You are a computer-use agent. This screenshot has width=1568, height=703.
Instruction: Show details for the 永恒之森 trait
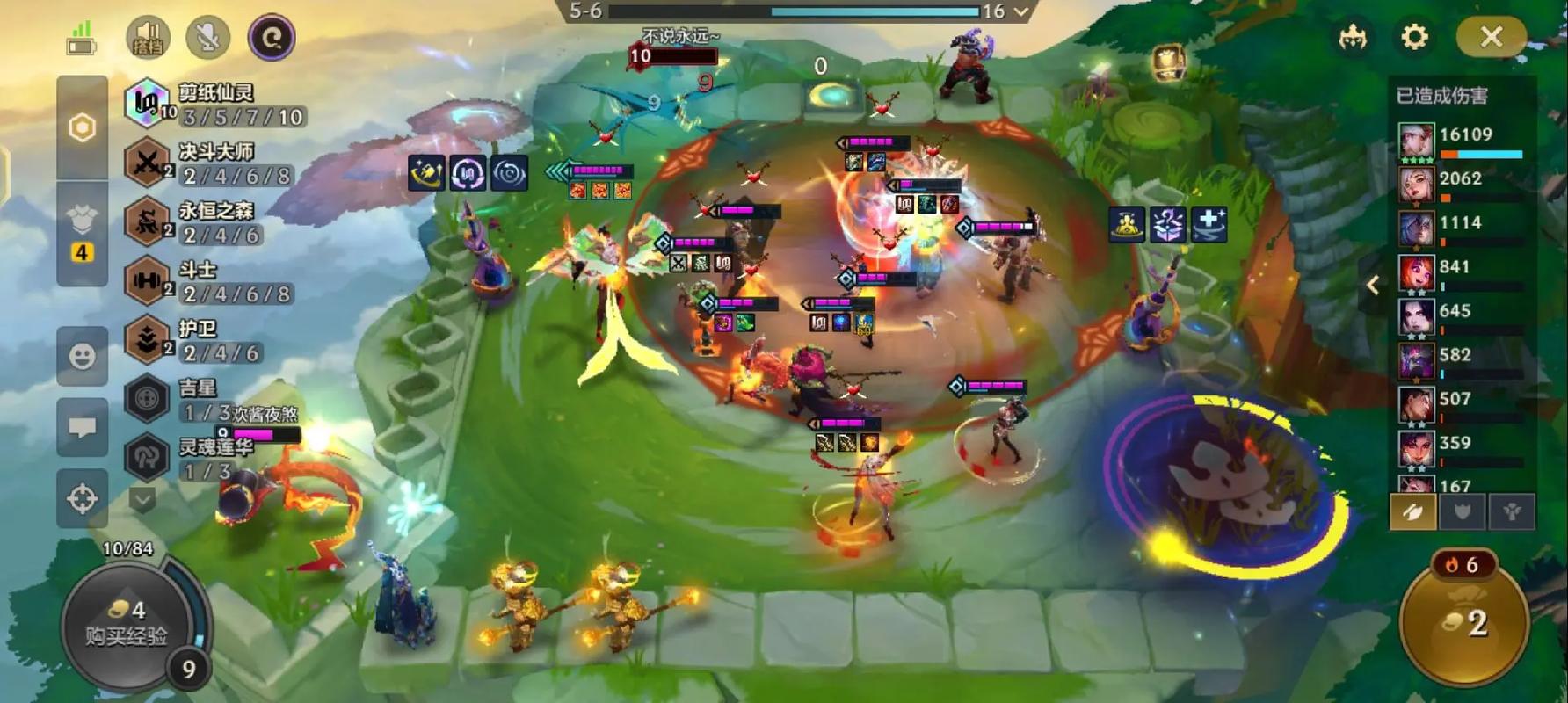click(x=215, y=222)
